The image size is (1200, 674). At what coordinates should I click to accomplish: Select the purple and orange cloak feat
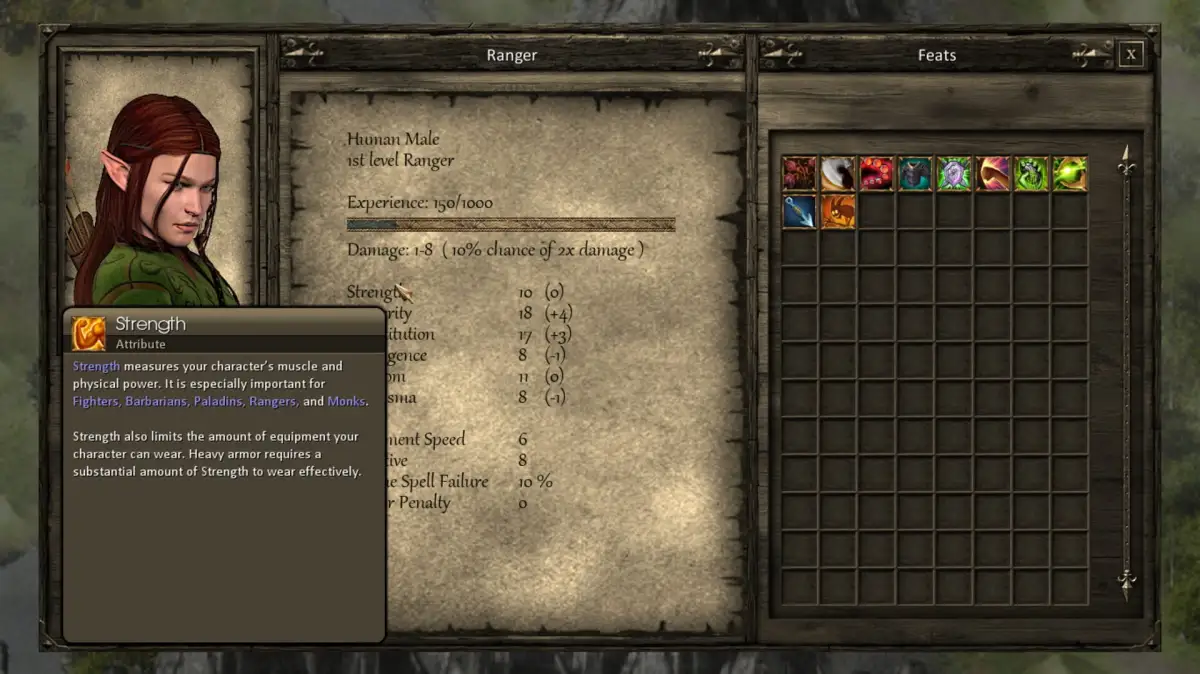[x=993, y=174]
